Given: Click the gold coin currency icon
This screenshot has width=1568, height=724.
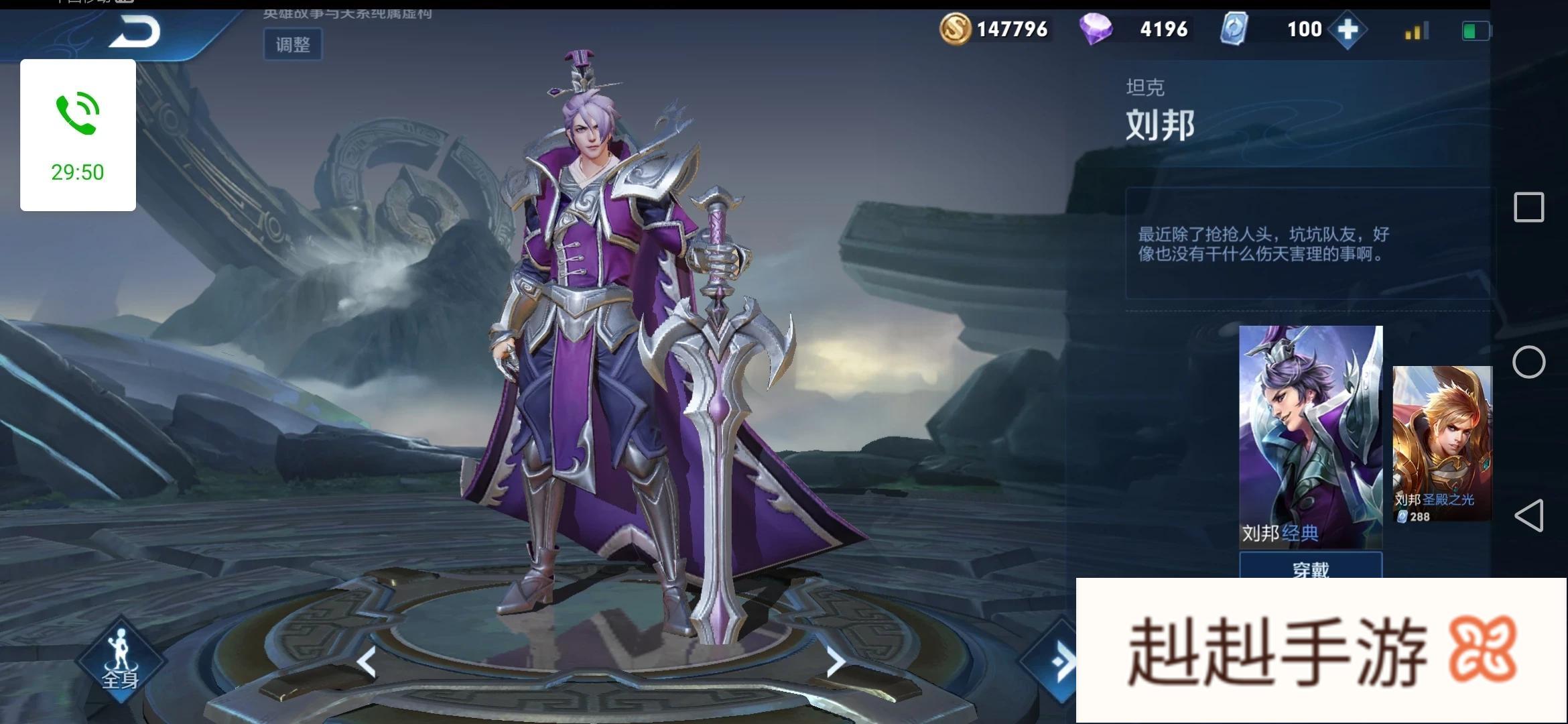Looking at the screenshot, I should (x=955, y=29).
